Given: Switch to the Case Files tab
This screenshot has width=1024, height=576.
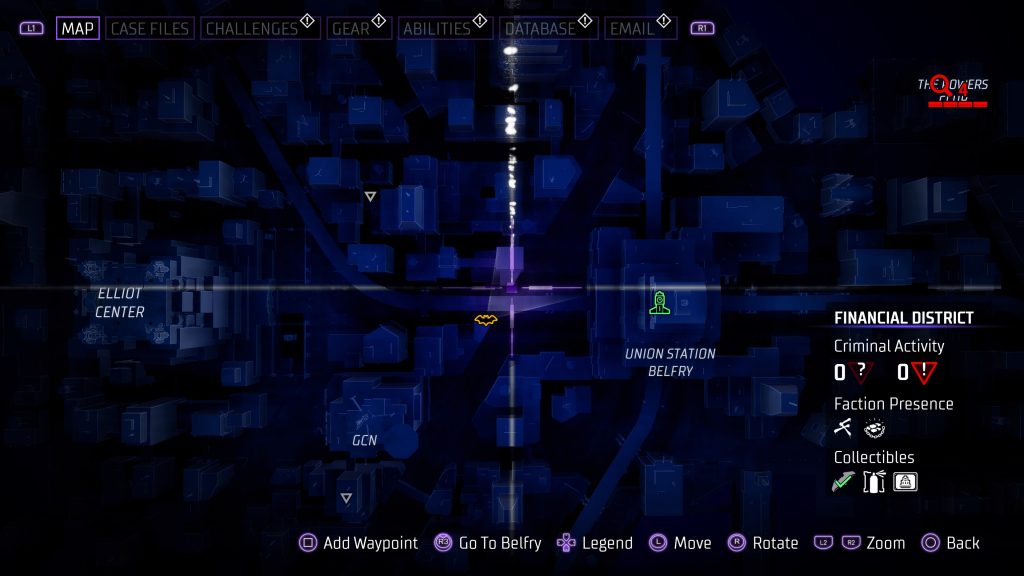Looking at the screenshot, I should click(150, 28).
